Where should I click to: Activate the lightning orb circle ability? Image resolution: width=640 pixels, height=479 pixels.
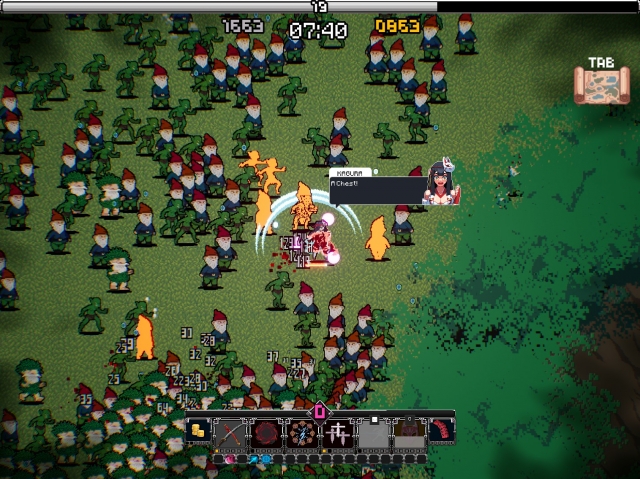click(301, 433)
